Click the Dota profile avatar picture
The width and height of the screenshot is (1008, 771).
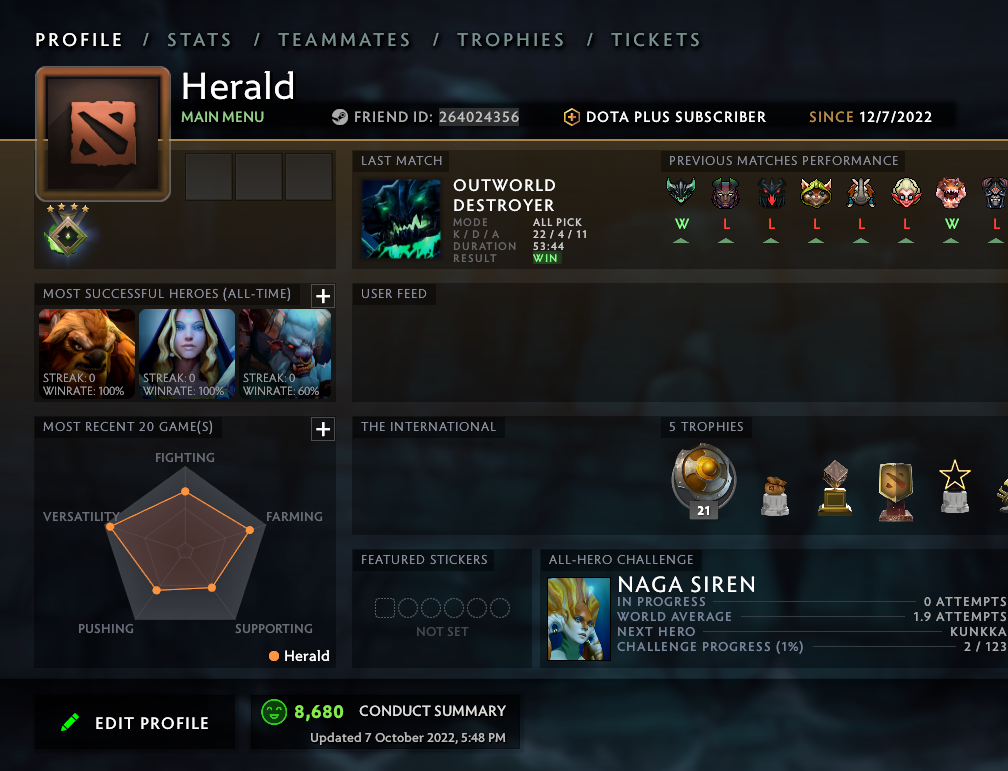pos(103,134)
